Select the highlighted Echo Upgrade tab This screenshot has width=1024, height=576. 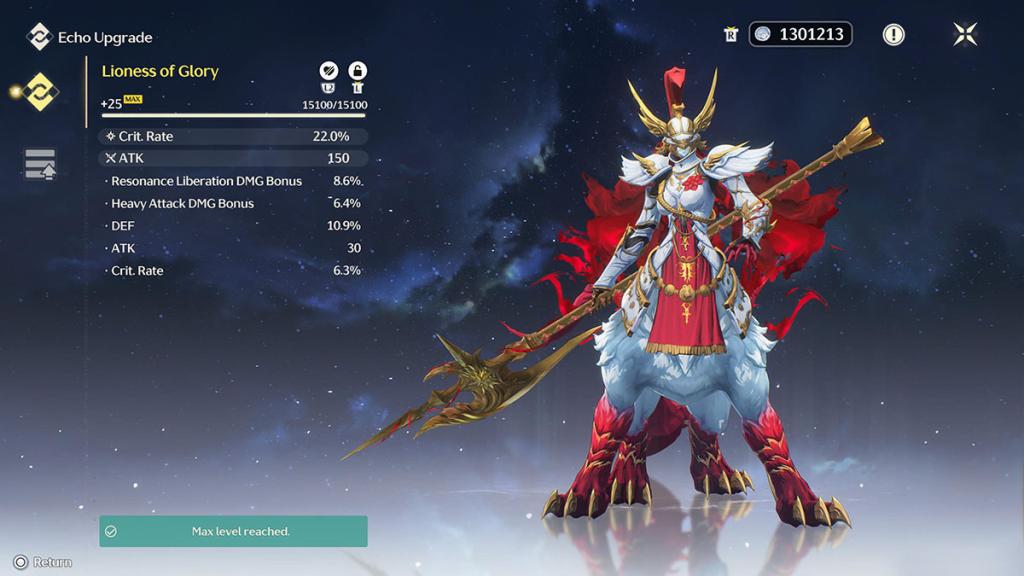[41, 92]
